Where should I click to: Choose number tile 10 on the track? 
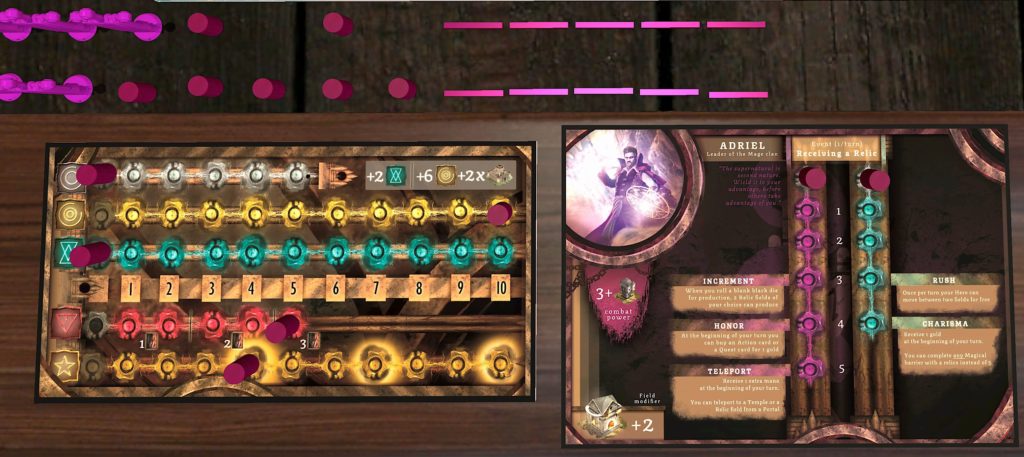[500, 290]
